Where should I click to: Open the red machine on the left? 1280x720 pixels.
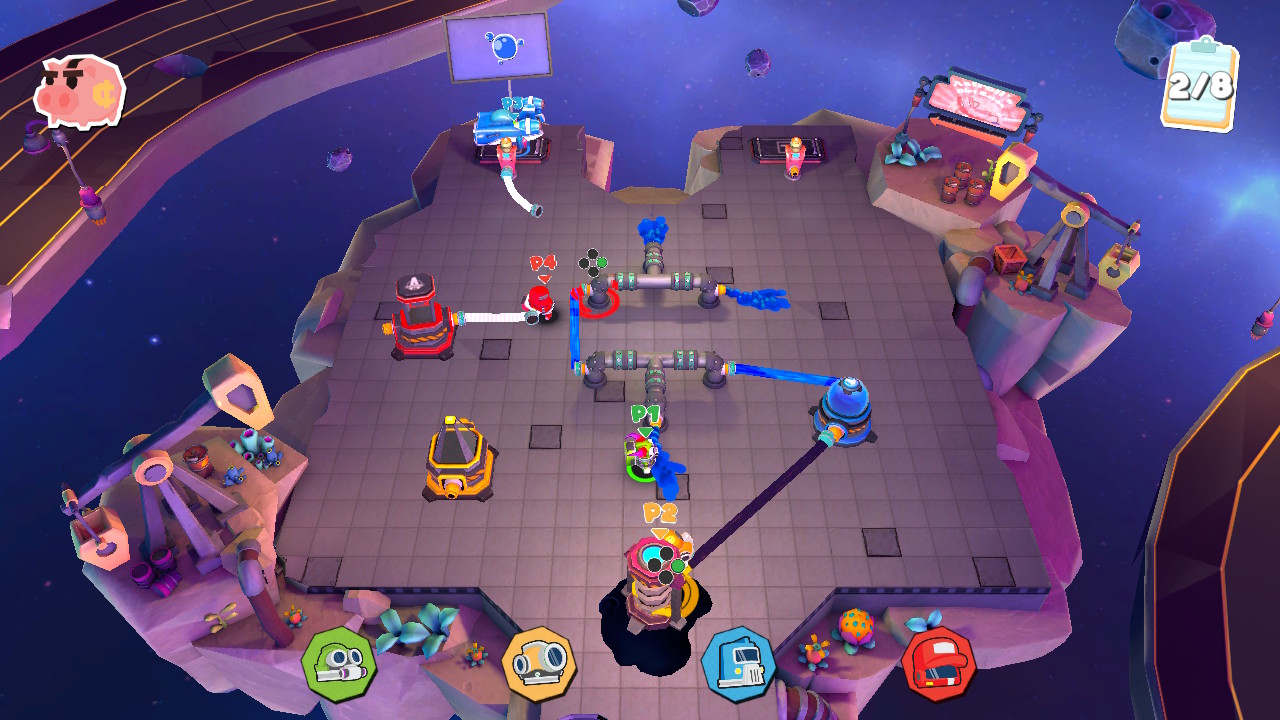(x=420, y=320)
